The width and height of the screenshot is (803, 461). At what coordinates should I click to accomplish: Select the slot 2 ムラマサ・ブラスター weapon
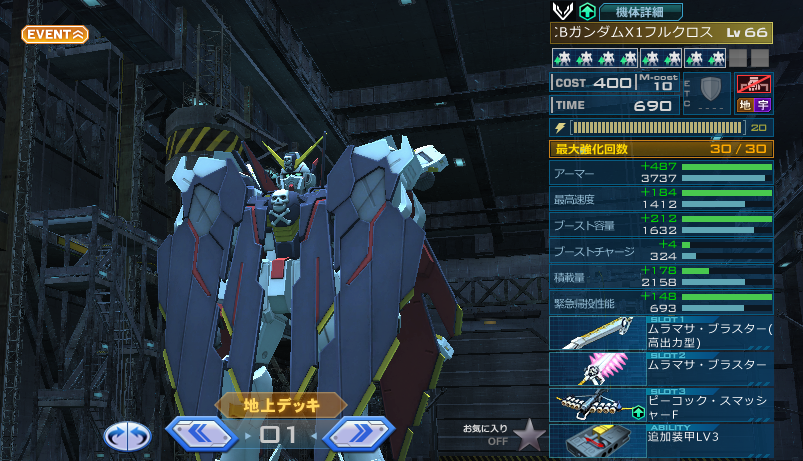660,367
